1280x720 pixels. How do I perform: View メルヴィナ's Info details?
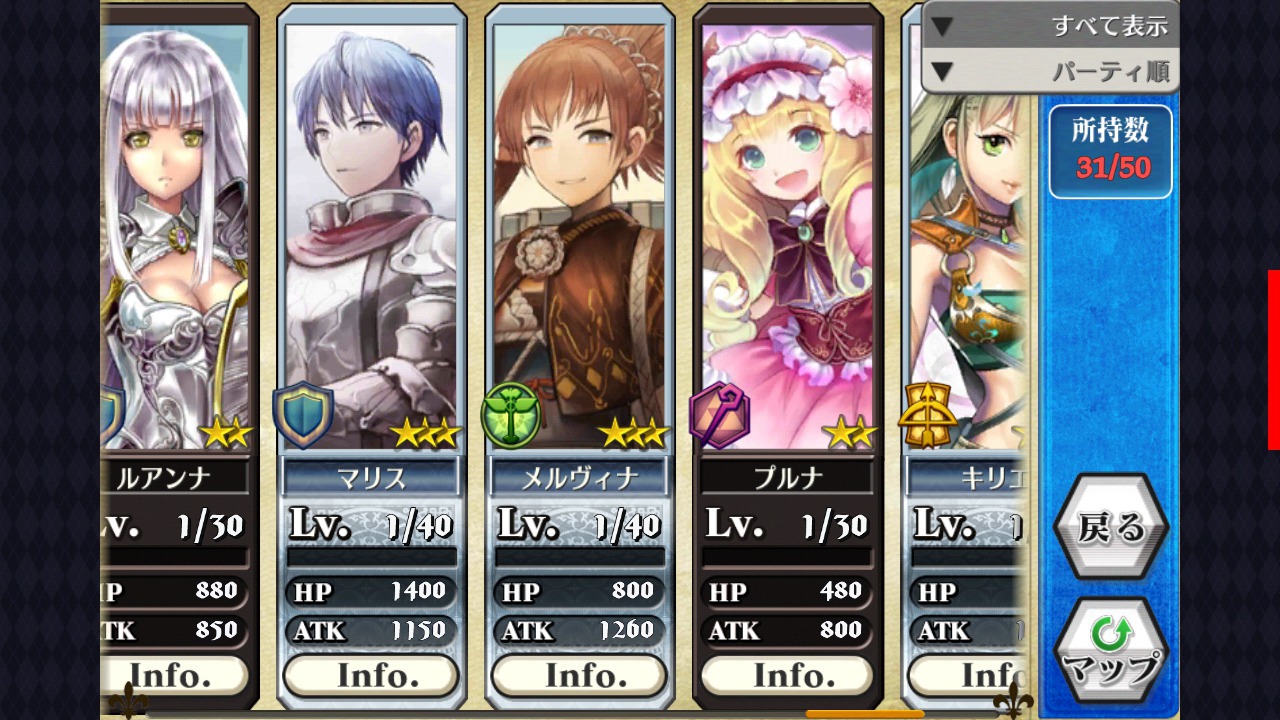pos(579,676)
